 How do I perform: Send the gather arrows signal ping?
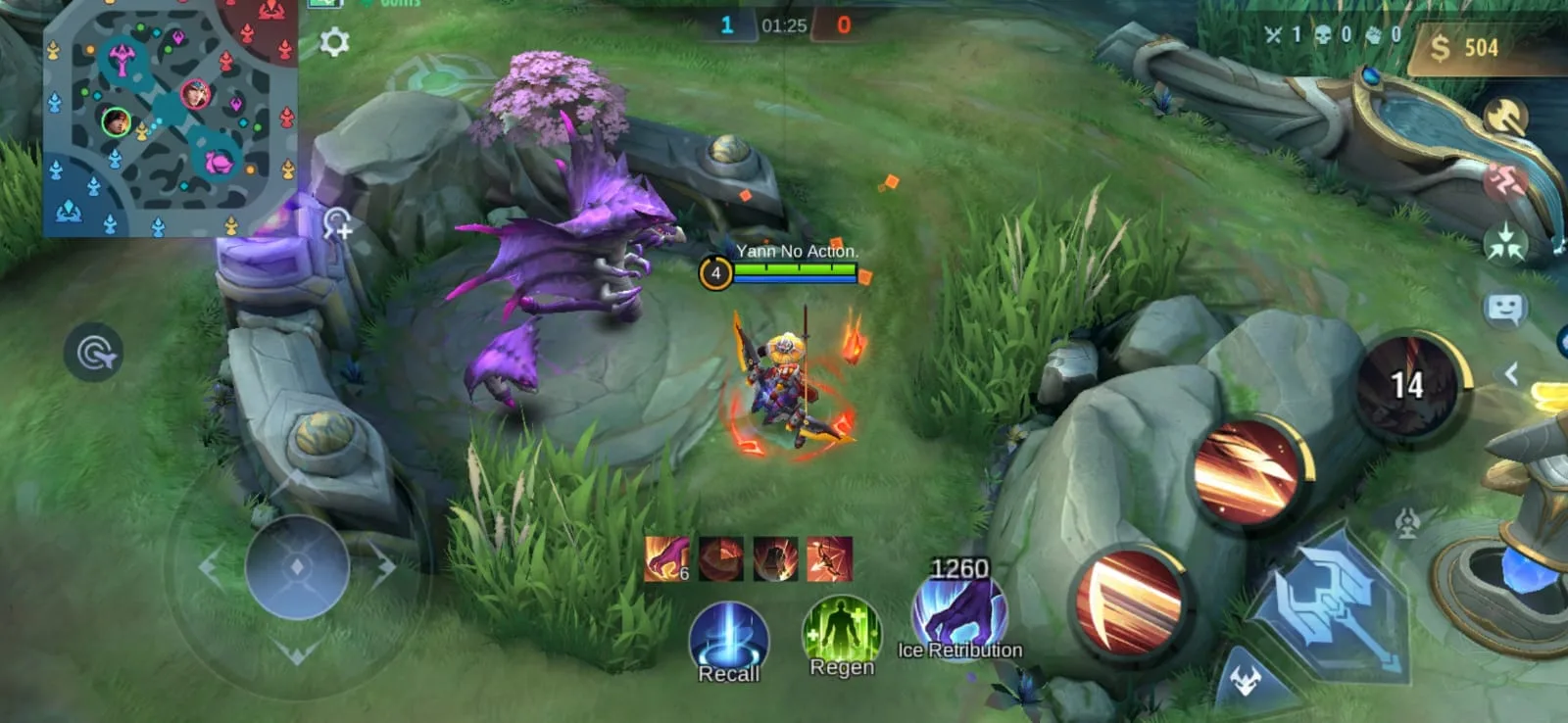(1504, 244)
